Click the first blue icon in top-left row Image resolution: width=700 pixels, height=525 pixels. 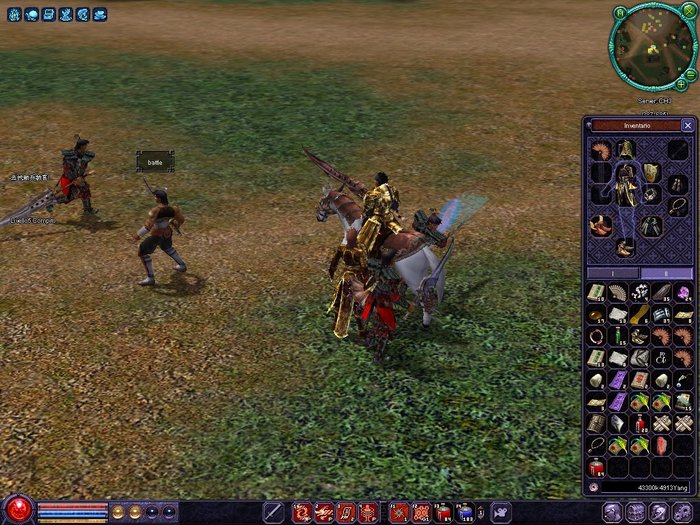[x=14, y=15]
